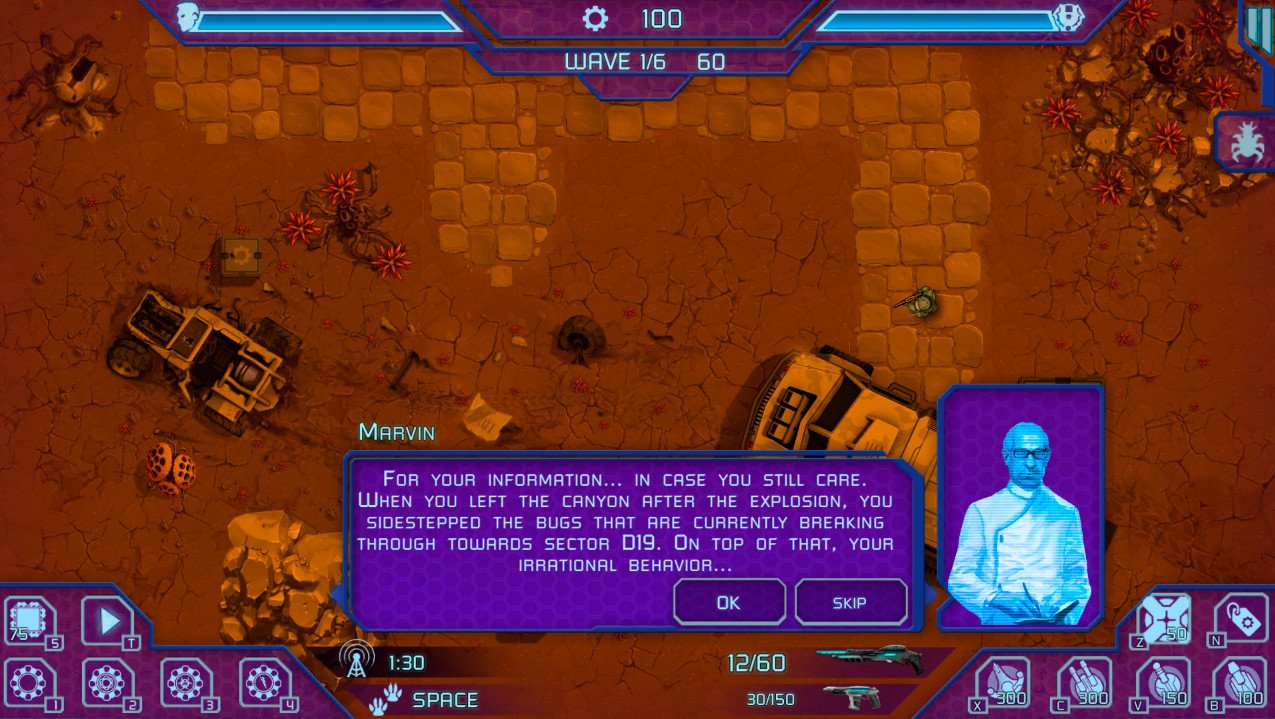Select the shotgun weapon with 12/60 ammo
Screen dimensions: 1275x719
[x=868, y=660]
